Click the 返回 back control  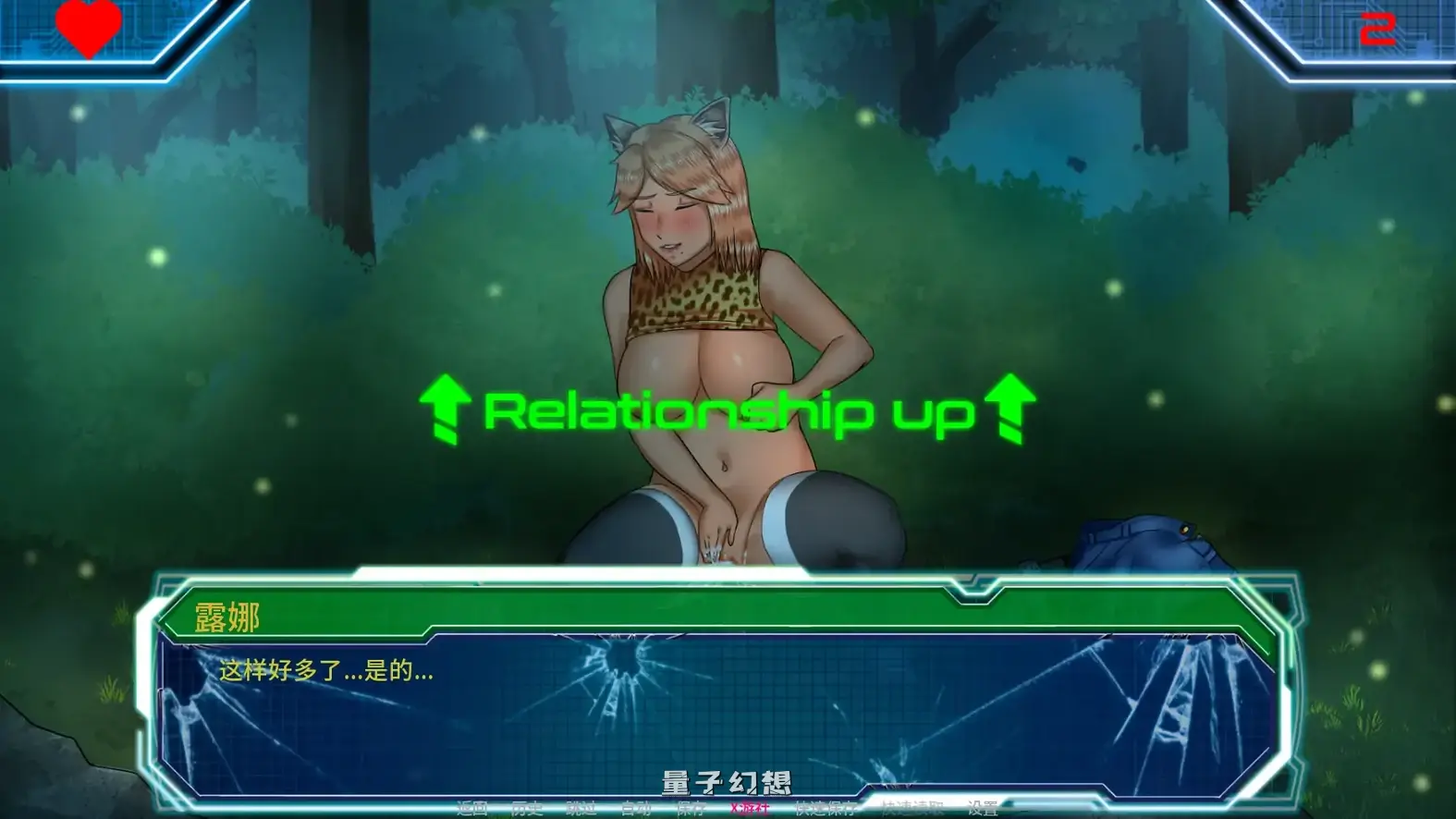click(x=471, y=808)
